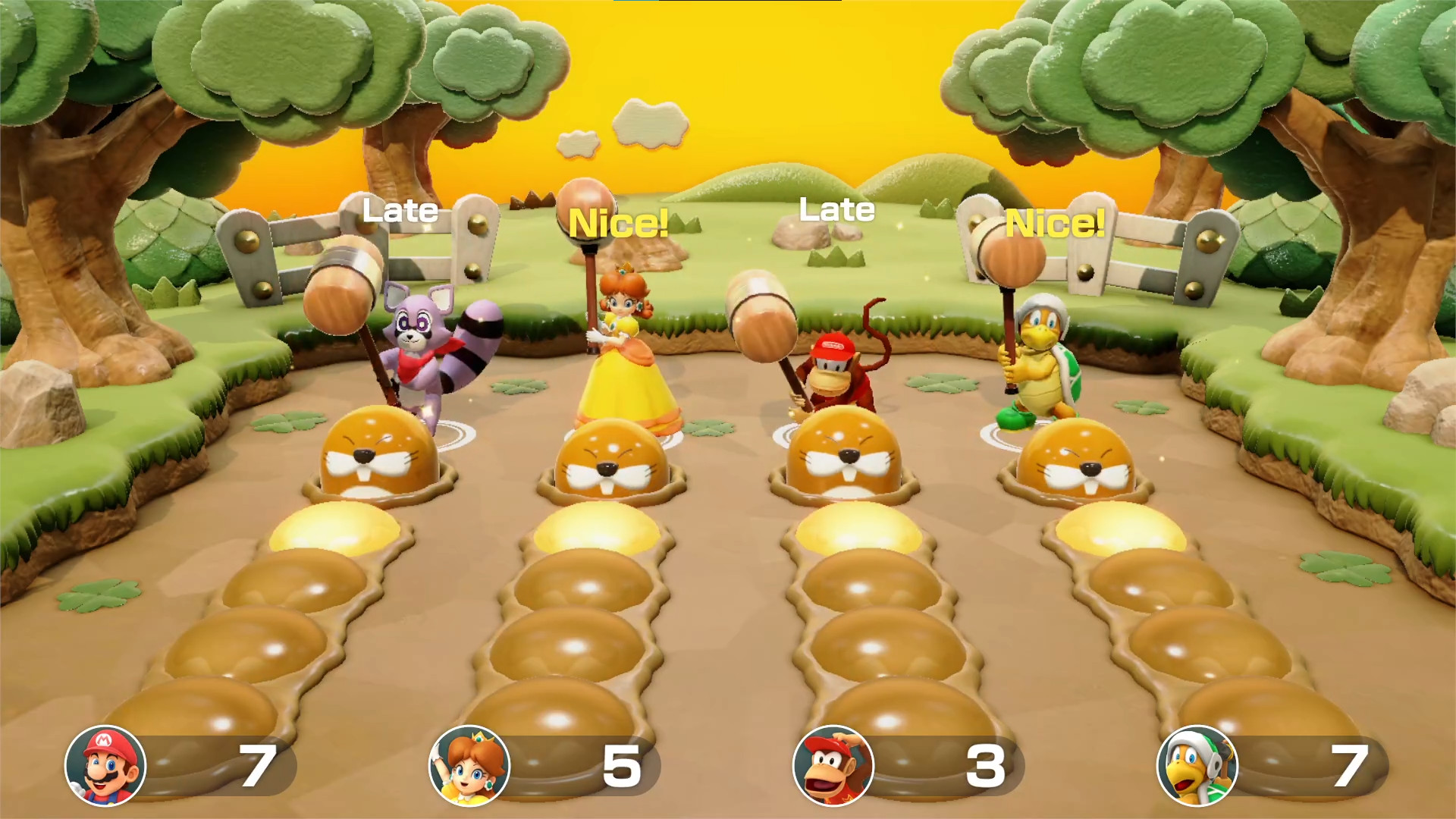Click the 'Late' label above the raccoon
This screenshot has height=819, width=1456.
click(400, 210)
